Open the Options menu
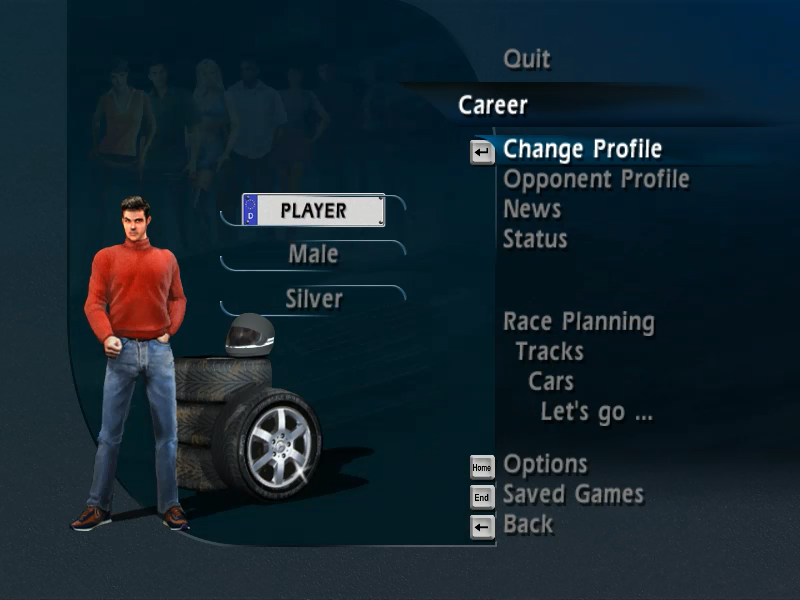This screenshot has height=600, width=800. click(x=545, y=465)
